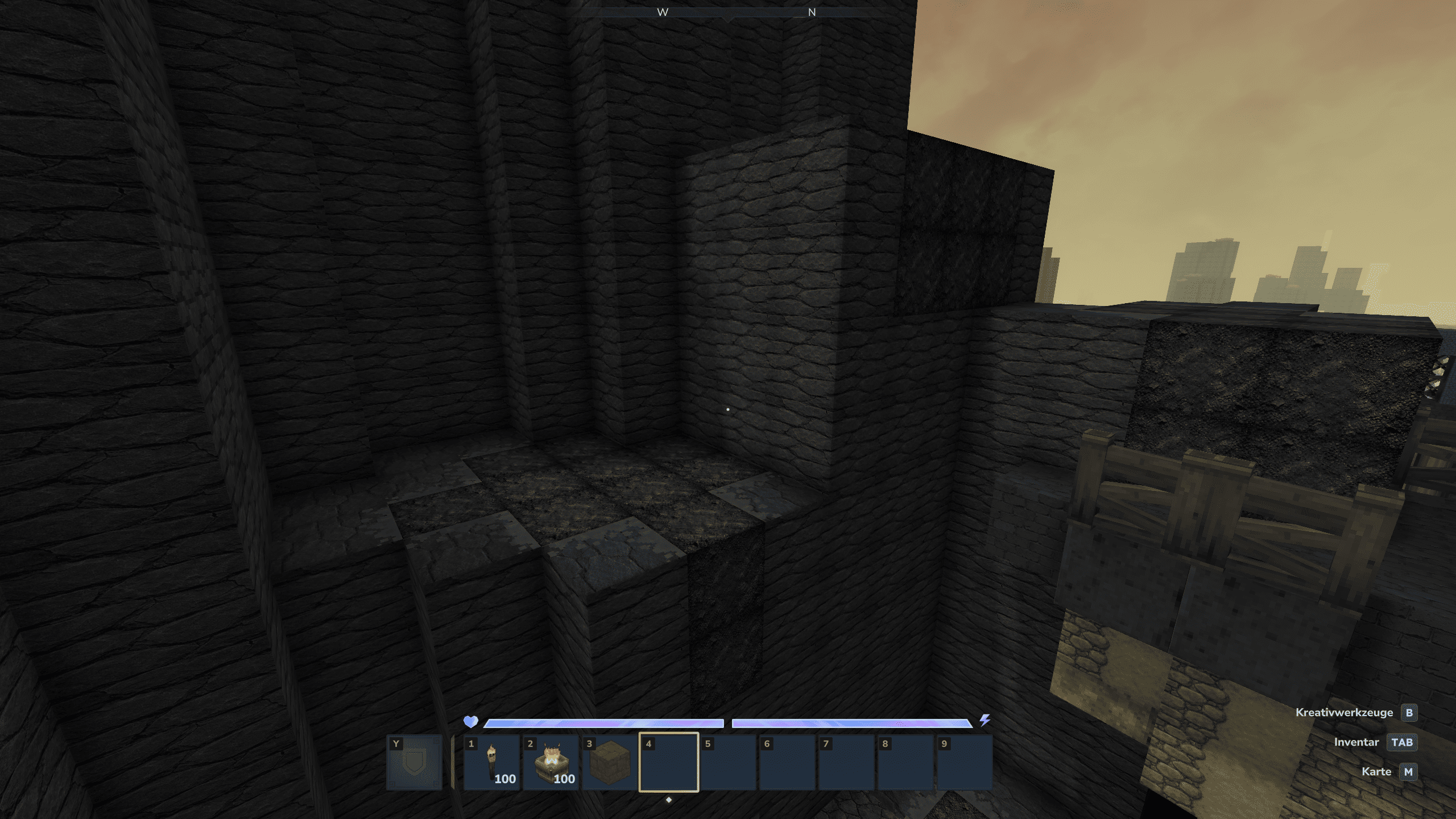Click the shield utility slot

pyautogui.click(x=414, y=762)
